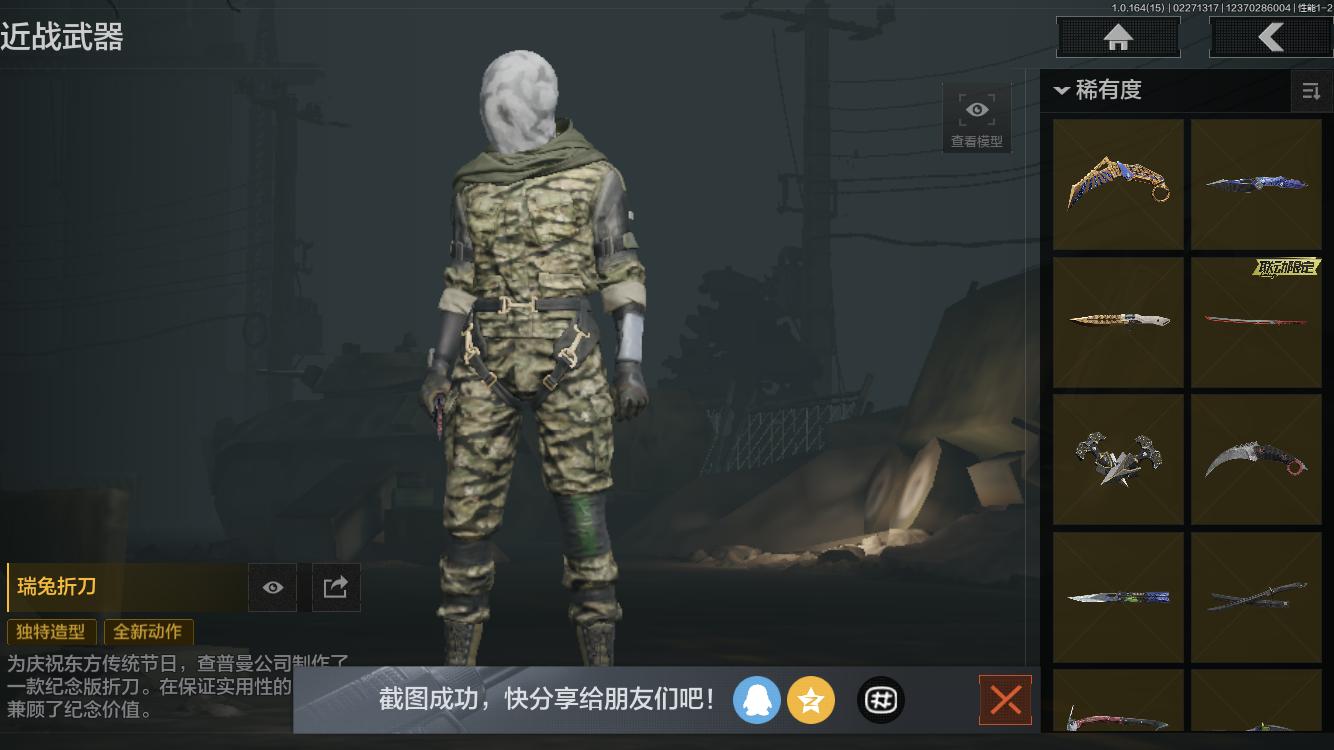
Task: Open the 稀有度 dropdown chevron
Action: pos(1062,90)
